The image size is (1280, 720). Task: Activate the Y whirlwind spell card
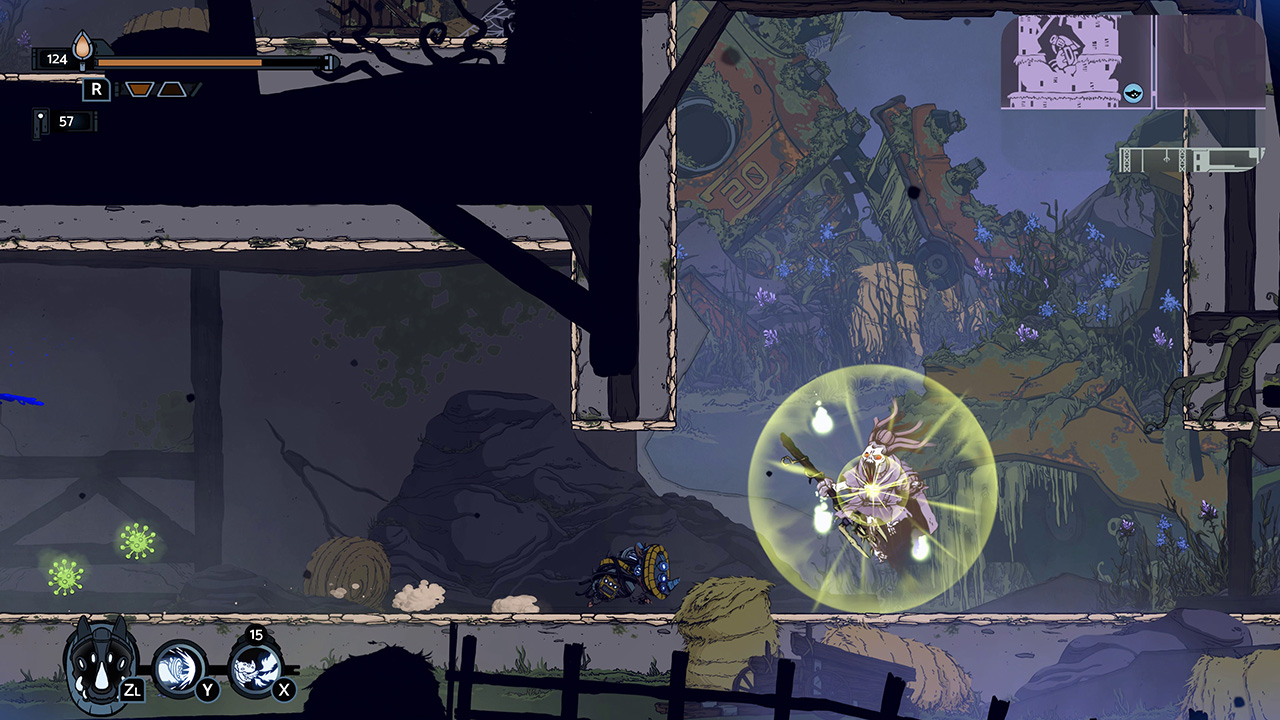point(180,667)
